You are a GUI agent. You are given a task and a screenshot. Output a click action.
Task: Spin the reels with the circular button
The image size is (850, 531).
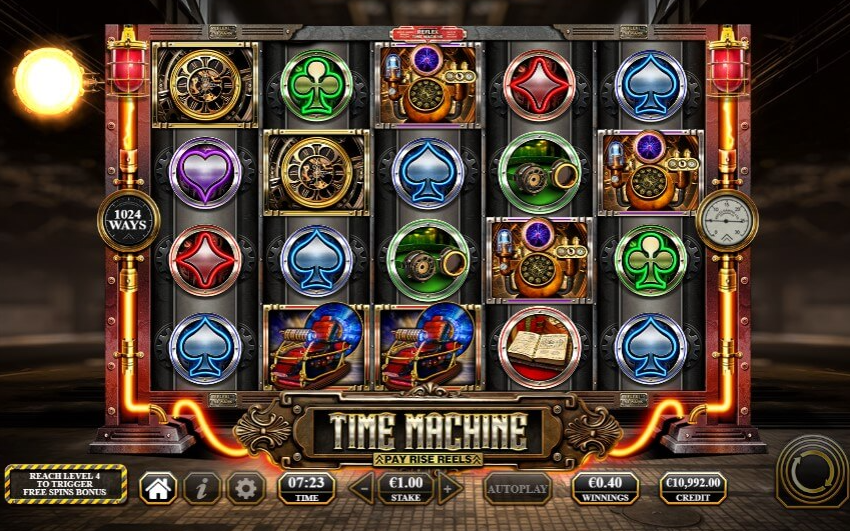[811, 468]
